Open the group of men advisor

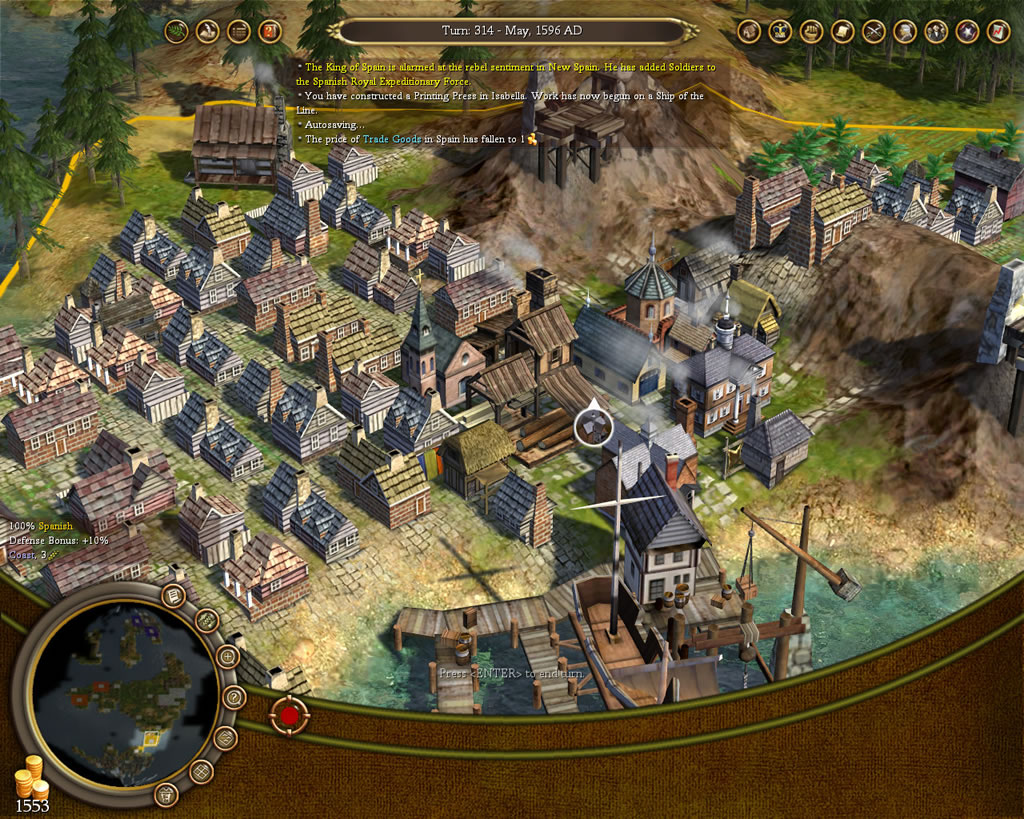(x=936, y=31)
